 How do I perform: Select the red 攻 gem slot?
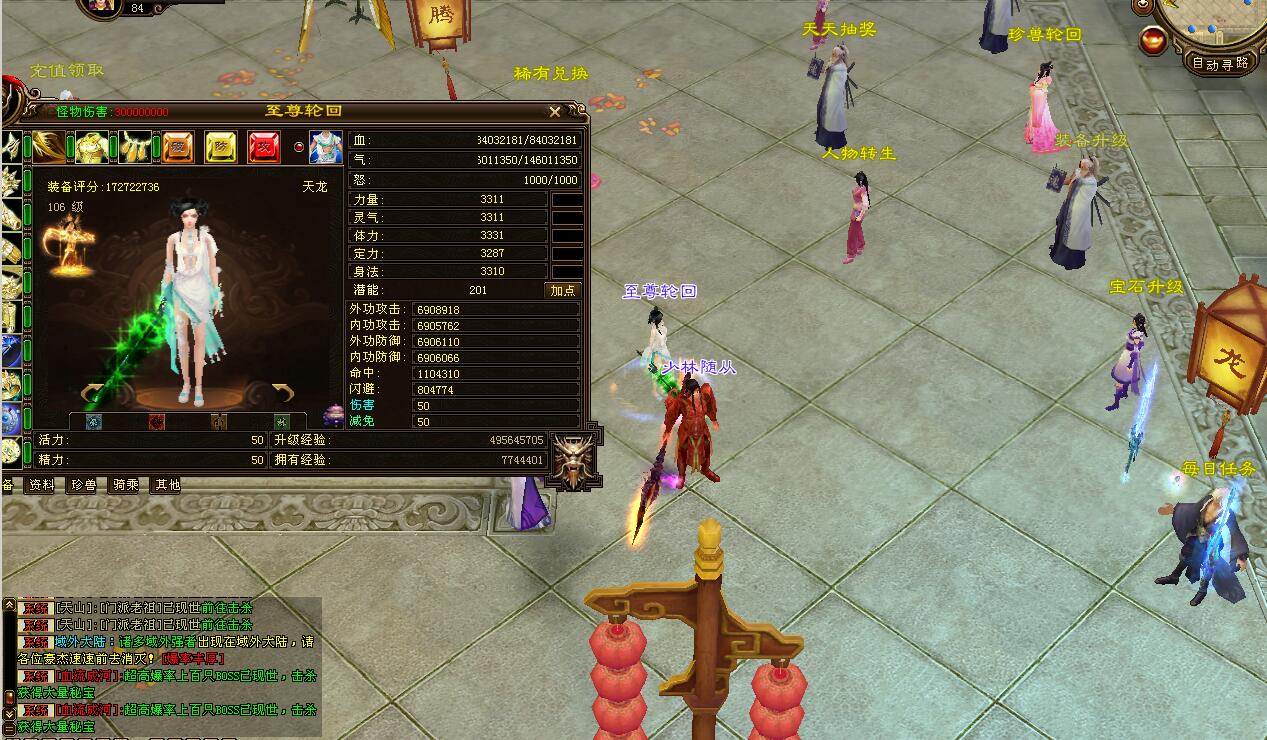pyautogui.click(x=264, y=147)
